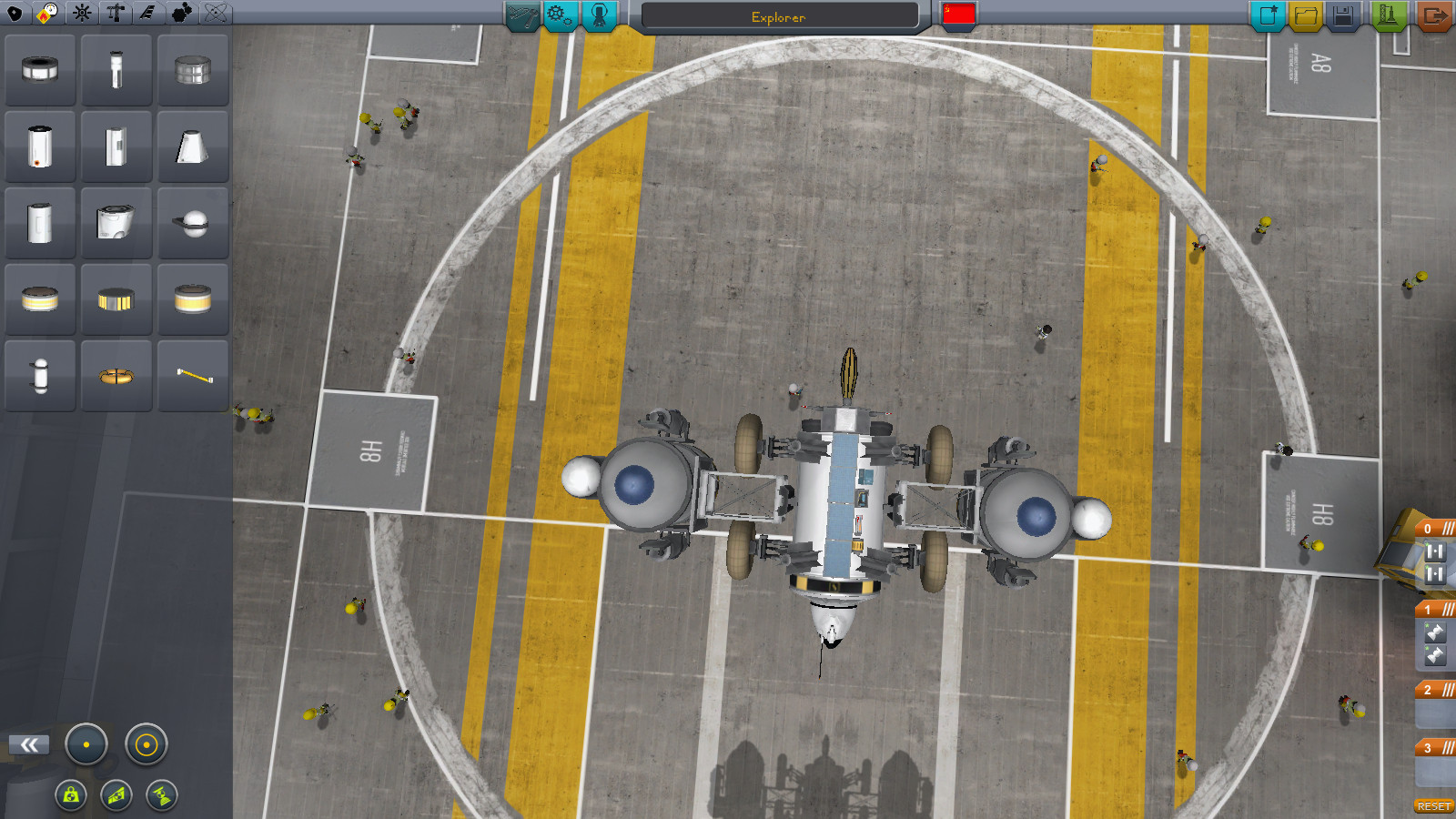Switch to Action Groups editor mode
Image resolution: width=1456 pixels, height=819 pixels.
tap(560, 15)
